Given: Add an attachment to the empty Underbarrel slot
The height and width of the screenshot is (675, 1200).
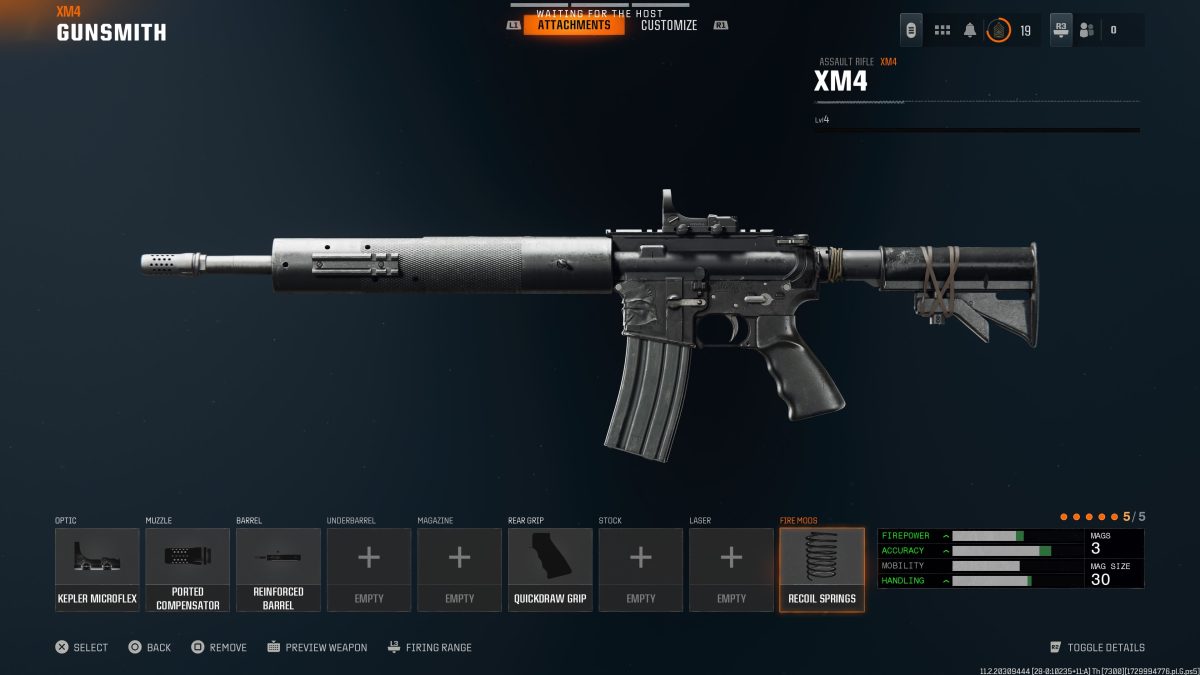Looking at the screenshot, I should [369, 569].
